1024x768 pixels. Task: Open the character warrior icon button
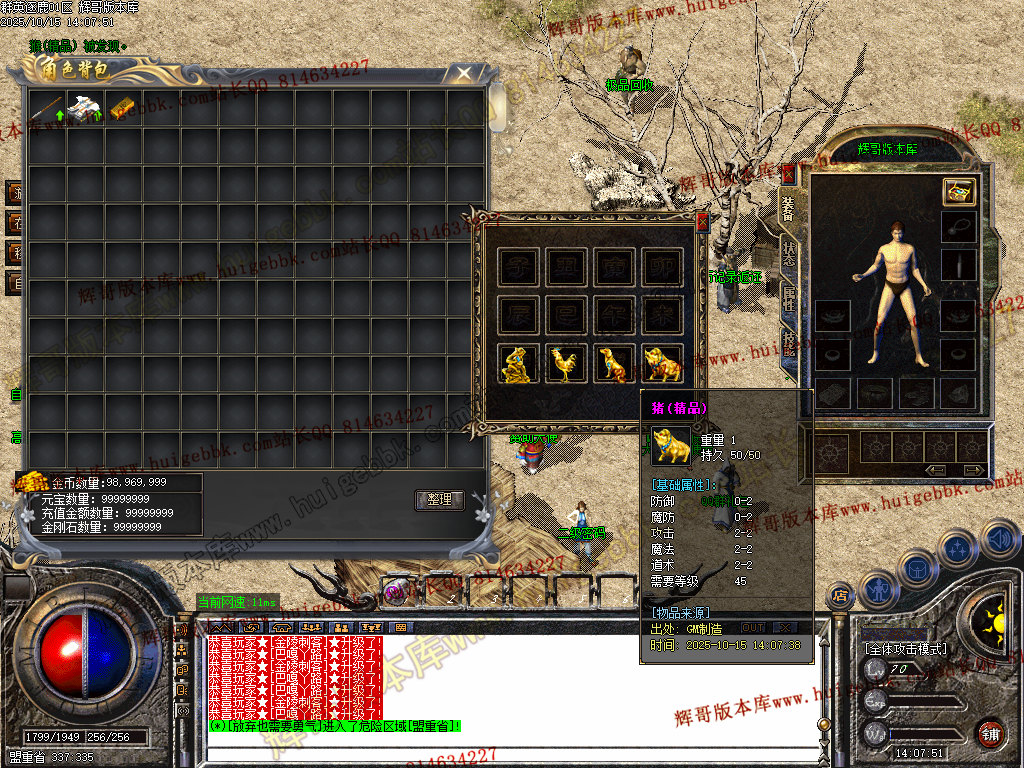coord(878,589)
